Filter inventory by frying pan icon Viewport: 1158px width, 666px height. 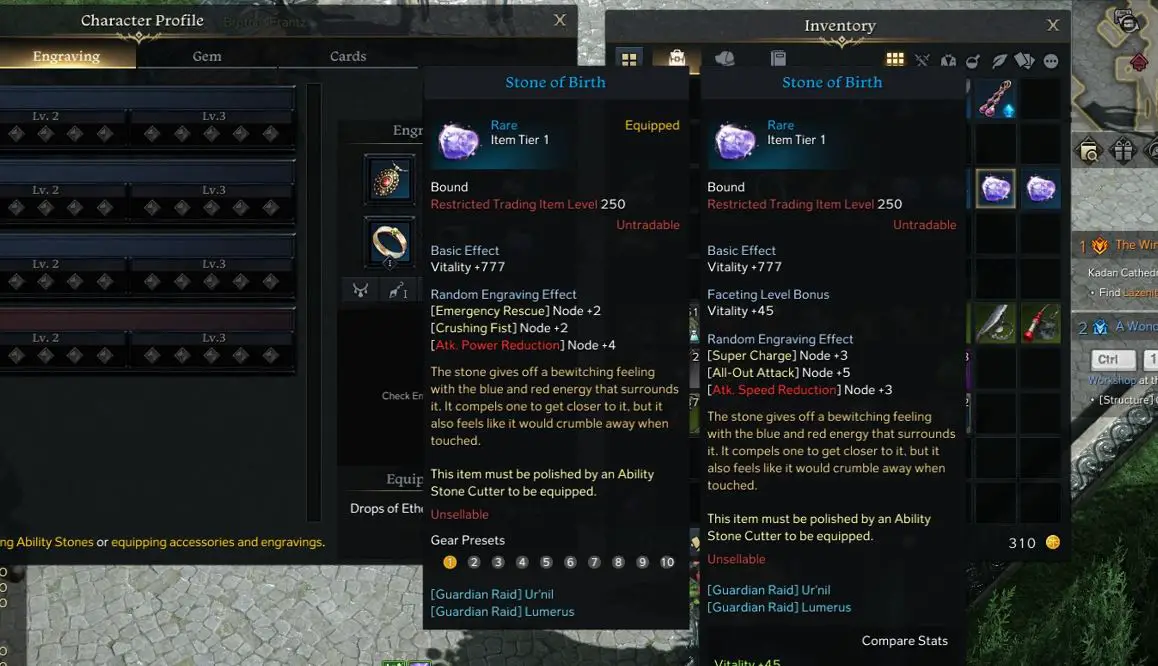point(973,61)
